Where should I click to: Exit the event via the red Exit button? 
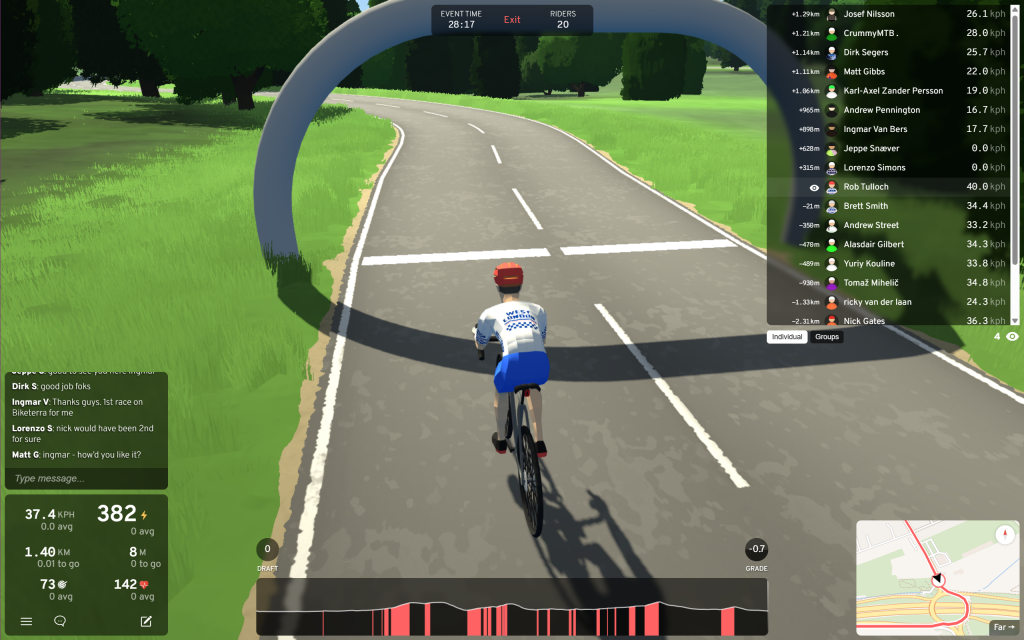pos(512,20)
